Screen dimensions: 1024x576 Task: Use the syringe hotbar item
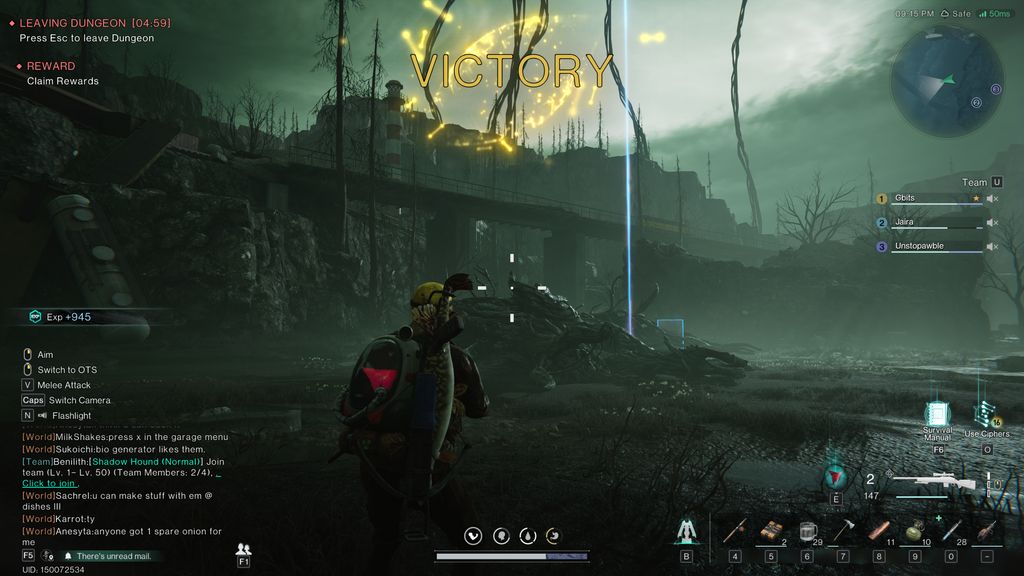click(x=950, y=532)
